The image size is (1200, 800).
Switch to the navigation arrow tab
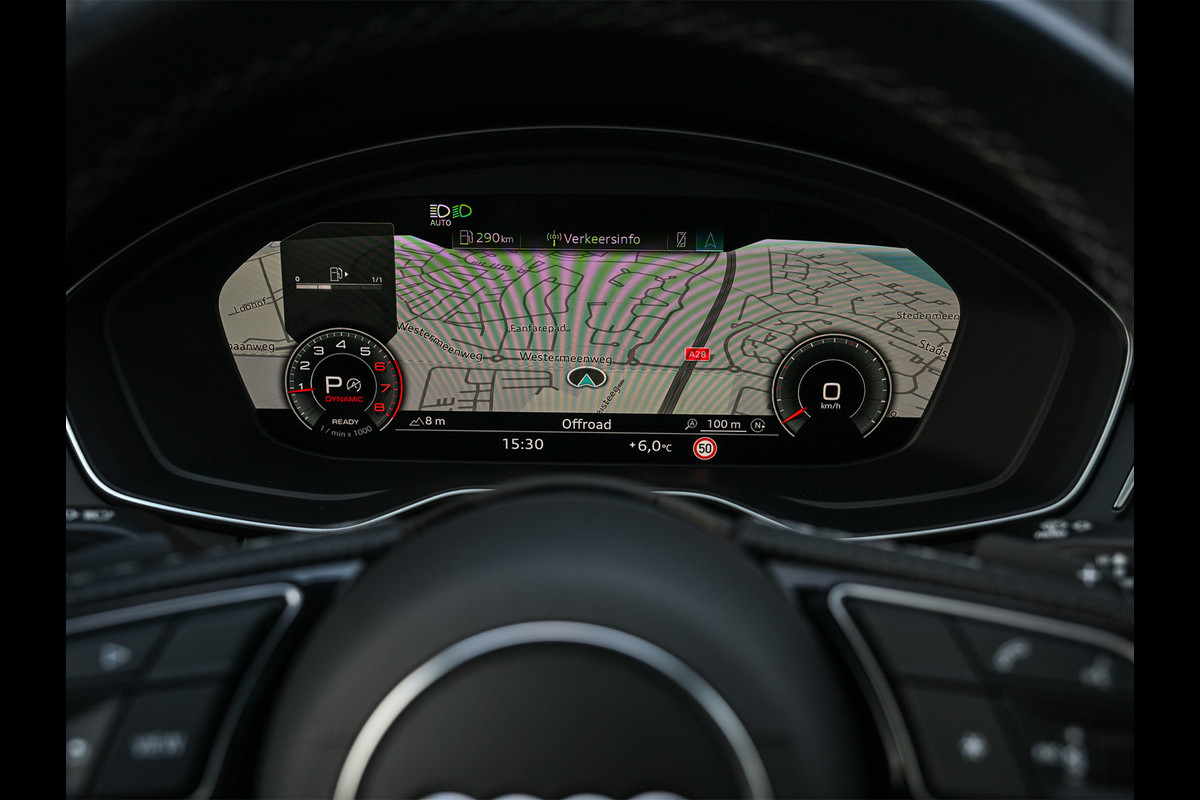pos(711,239)
